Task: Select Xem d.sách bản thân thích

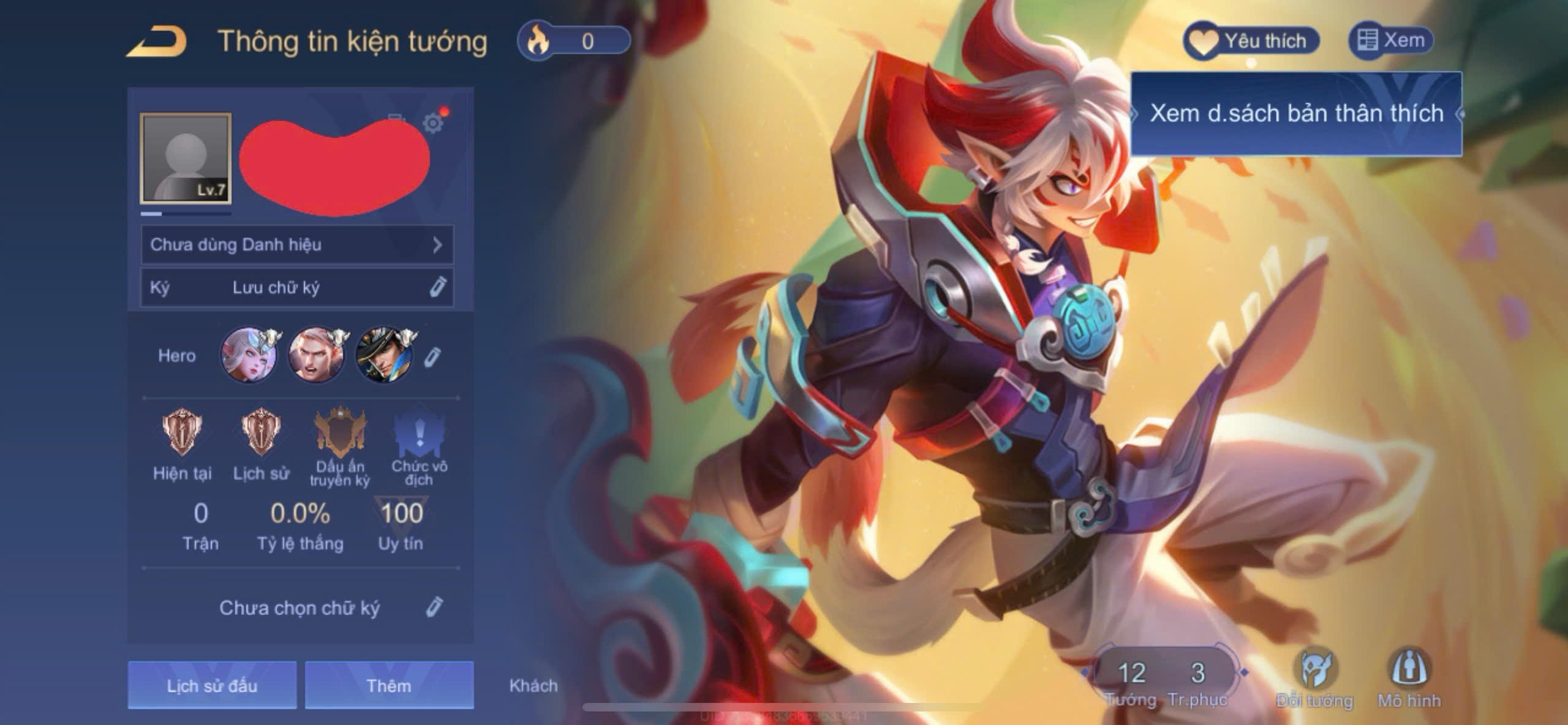Action: tap(1295, 114)
